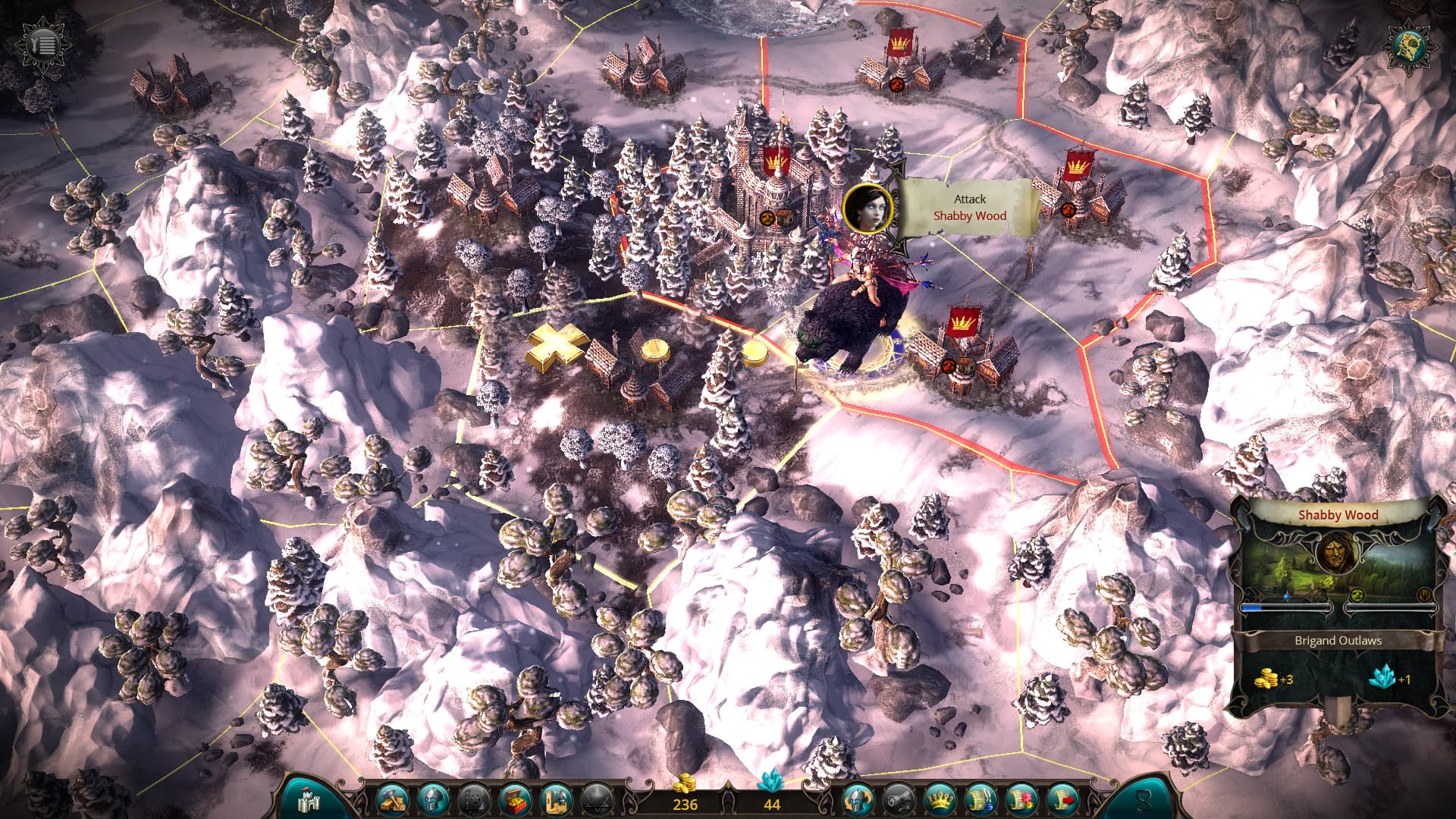Viewport: 1456px width, 819px height.
Task: Open the Brigand Outlaws garrison entry
Action: click(1338, 641)
